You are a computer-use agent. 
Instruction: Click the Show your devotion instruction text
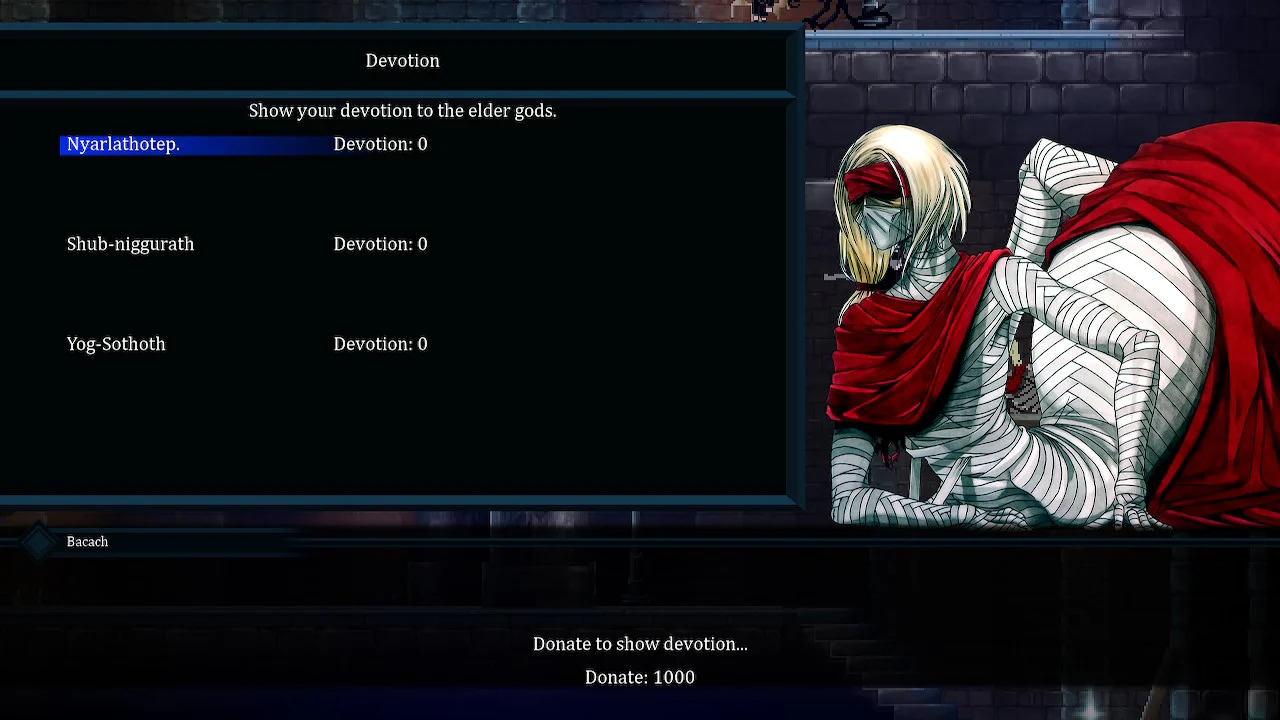402,111
